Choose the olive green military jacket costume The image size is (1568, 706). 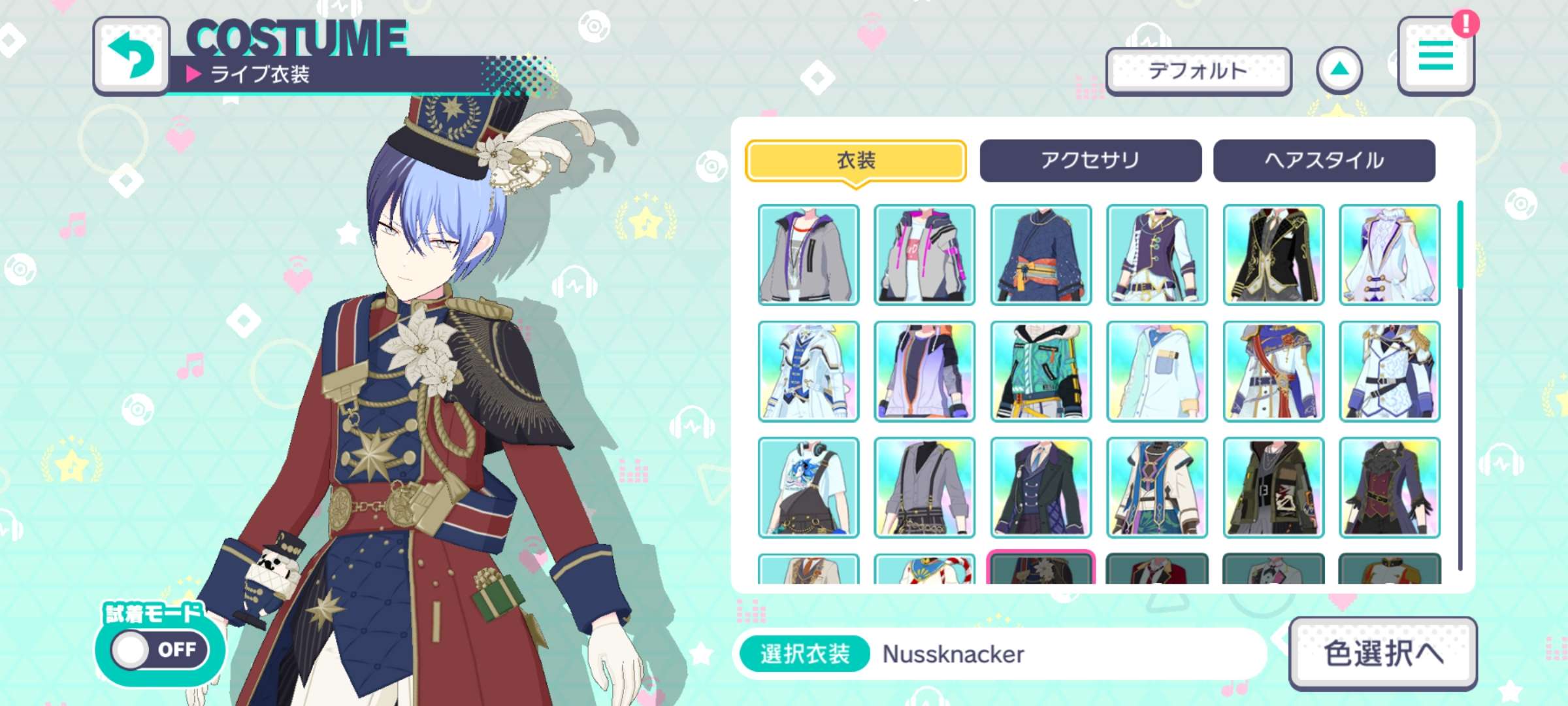point(1273,488)
